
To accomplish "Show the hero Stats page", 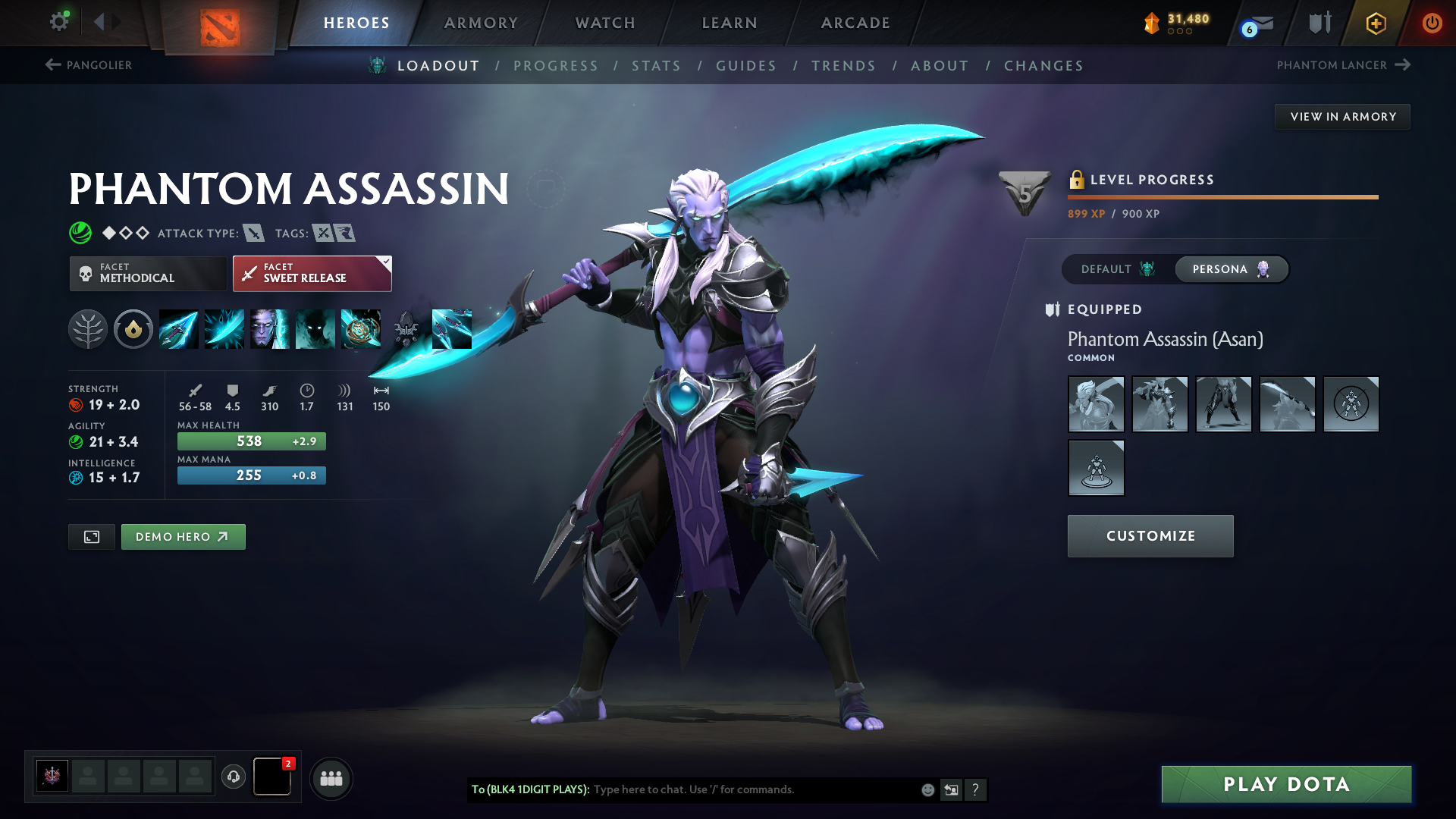I will click(656, 66).
